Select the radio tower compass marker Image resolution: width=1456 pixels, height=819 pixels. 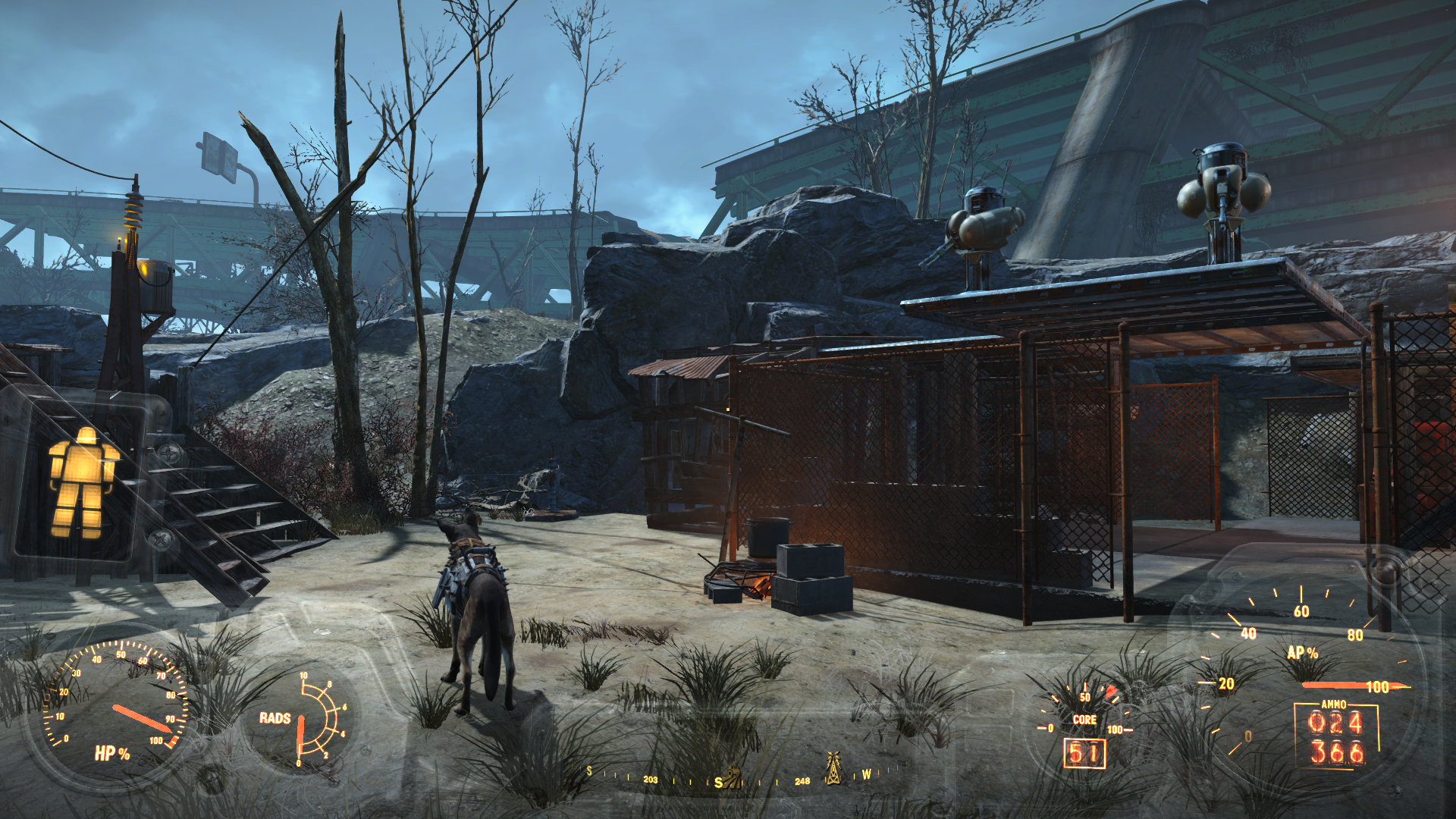(833, 768)
